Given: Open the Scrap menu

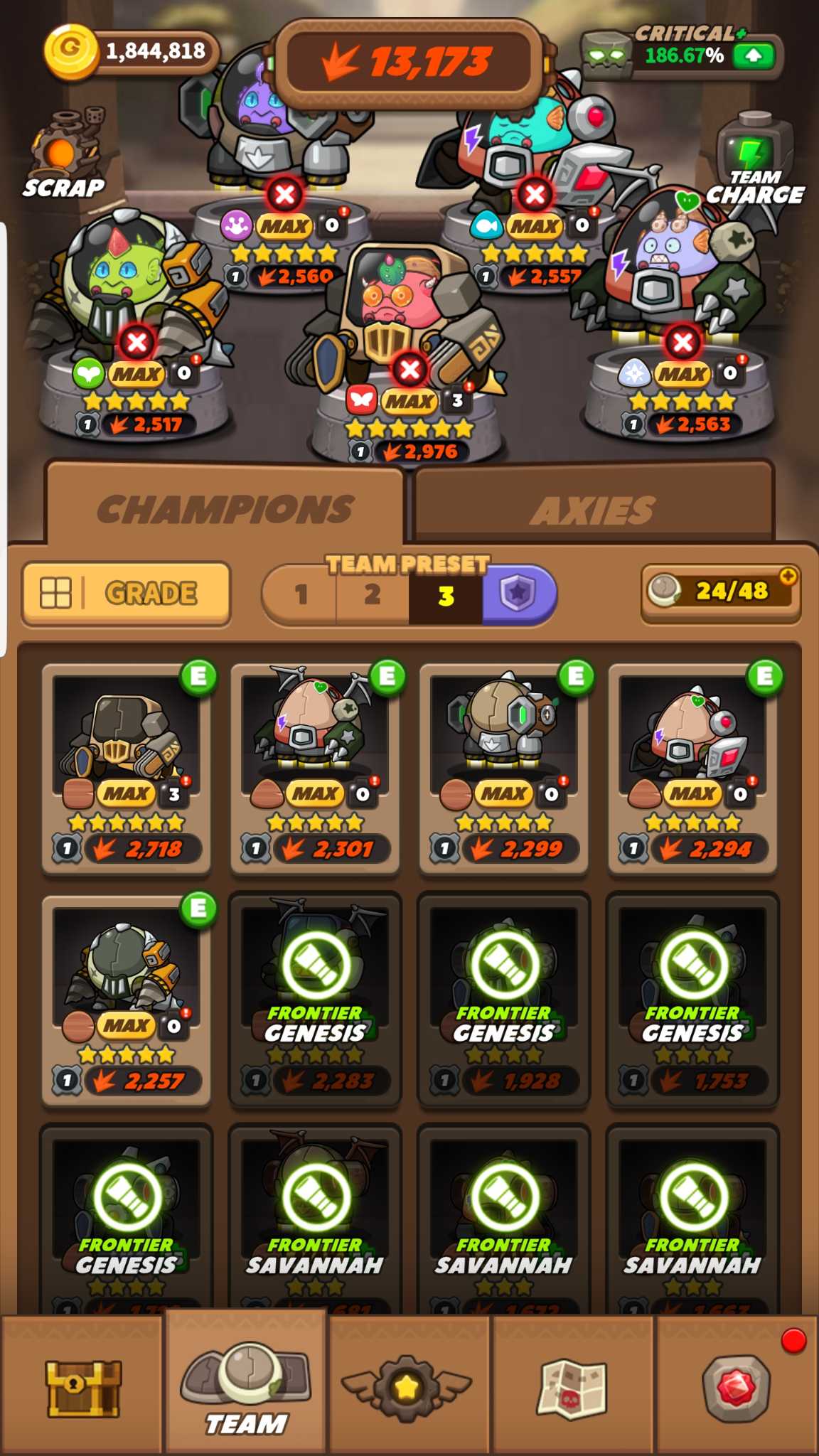Looking at the screenshot, I should click(64, 154).
